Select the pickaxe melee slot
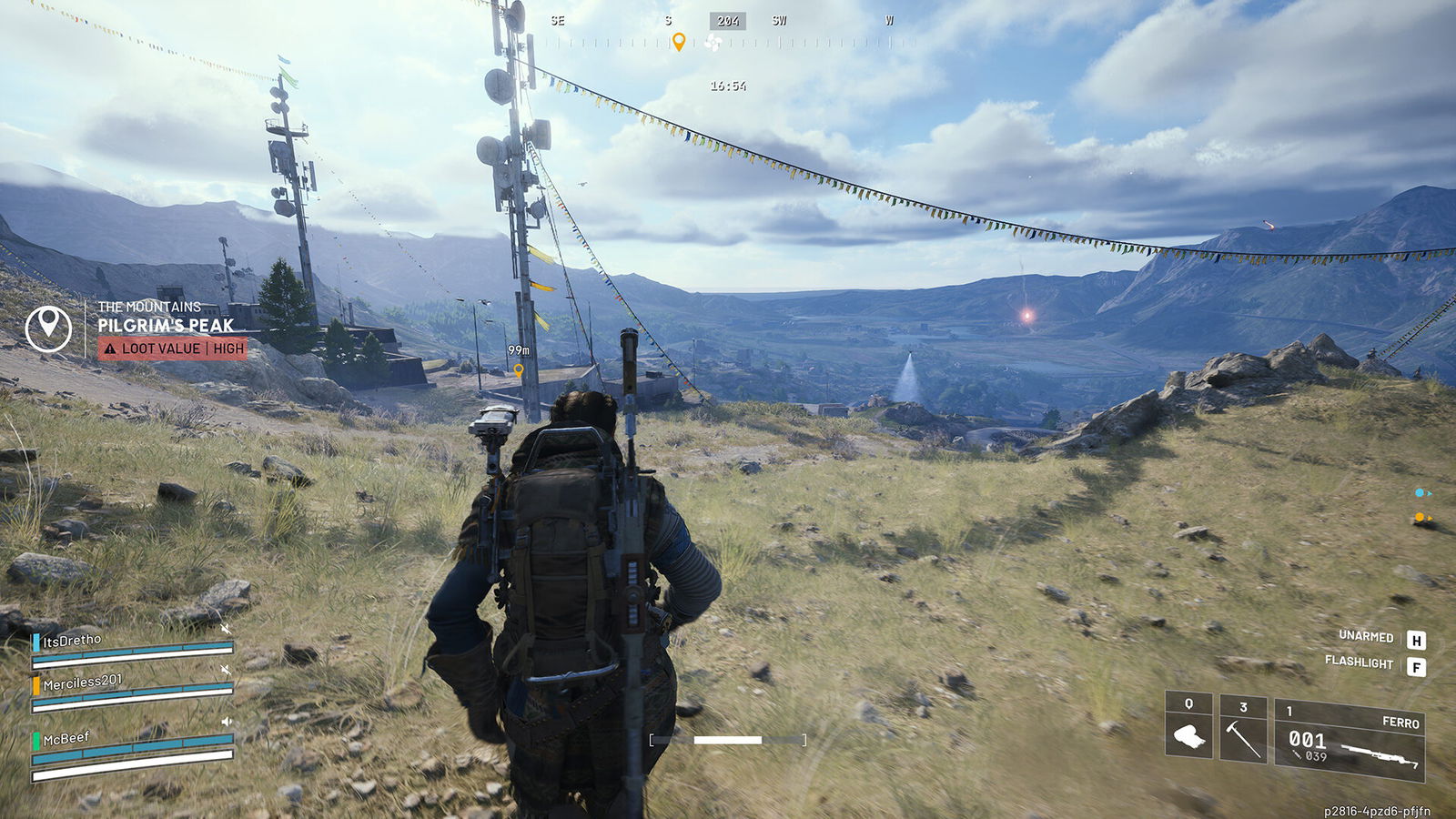The width and height of the screenshot is (1456, 819). [1242, 729]
